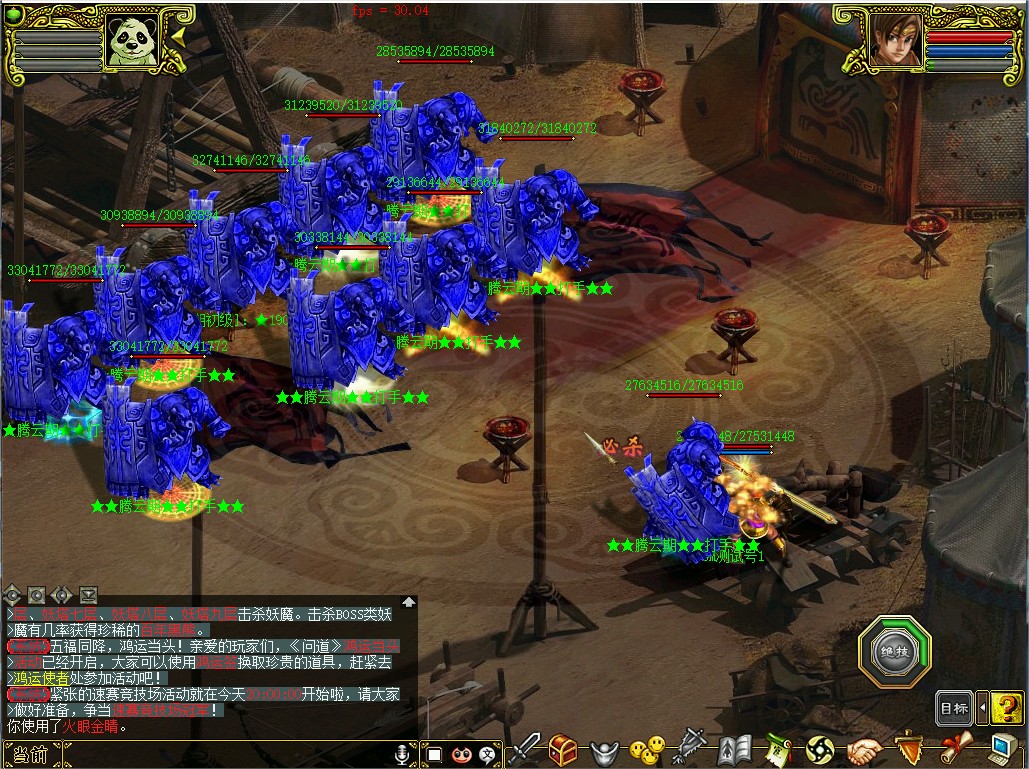
Task: Open the rolled scroll with ribbon icon
Action: coord(955,749)
